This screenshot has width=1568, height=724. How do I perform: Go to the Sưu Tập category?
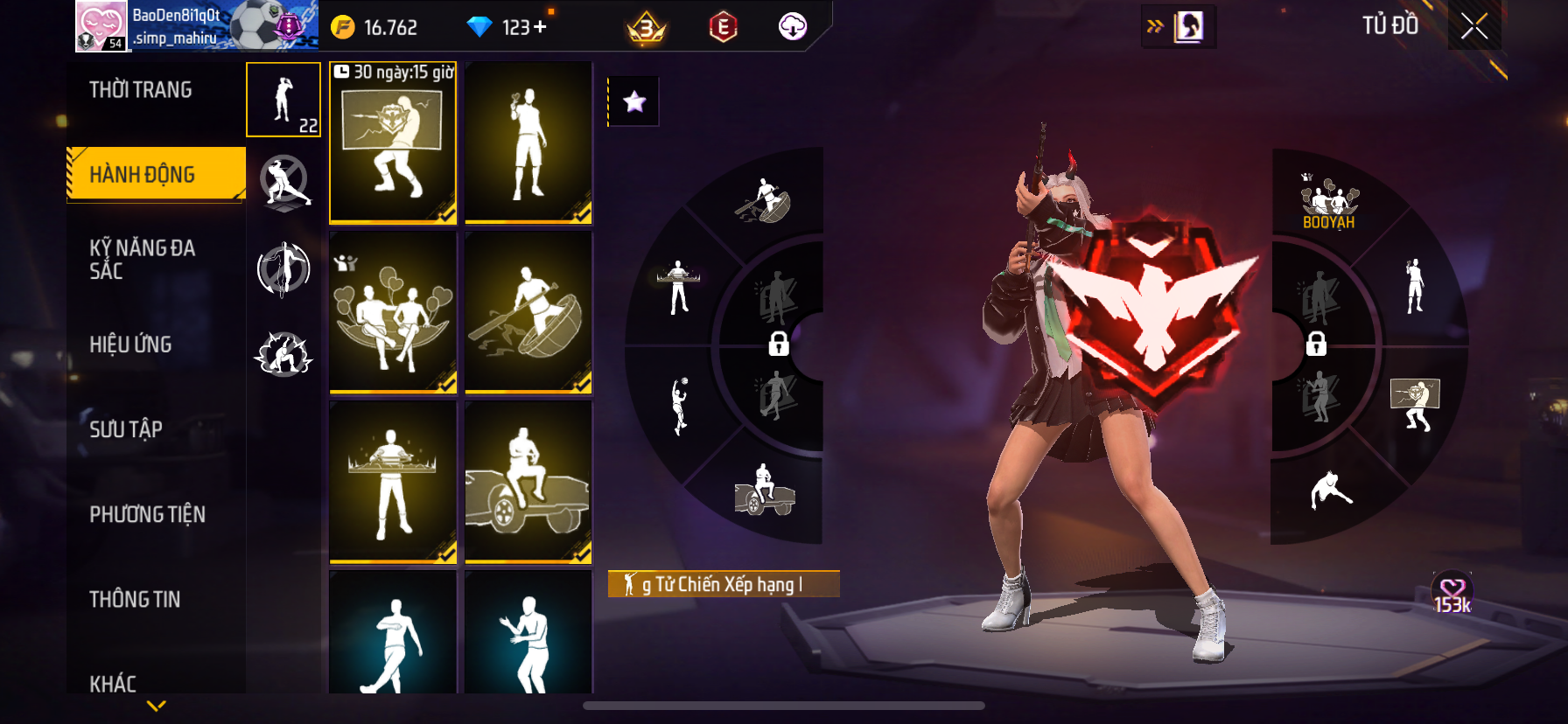click(126, 429)
